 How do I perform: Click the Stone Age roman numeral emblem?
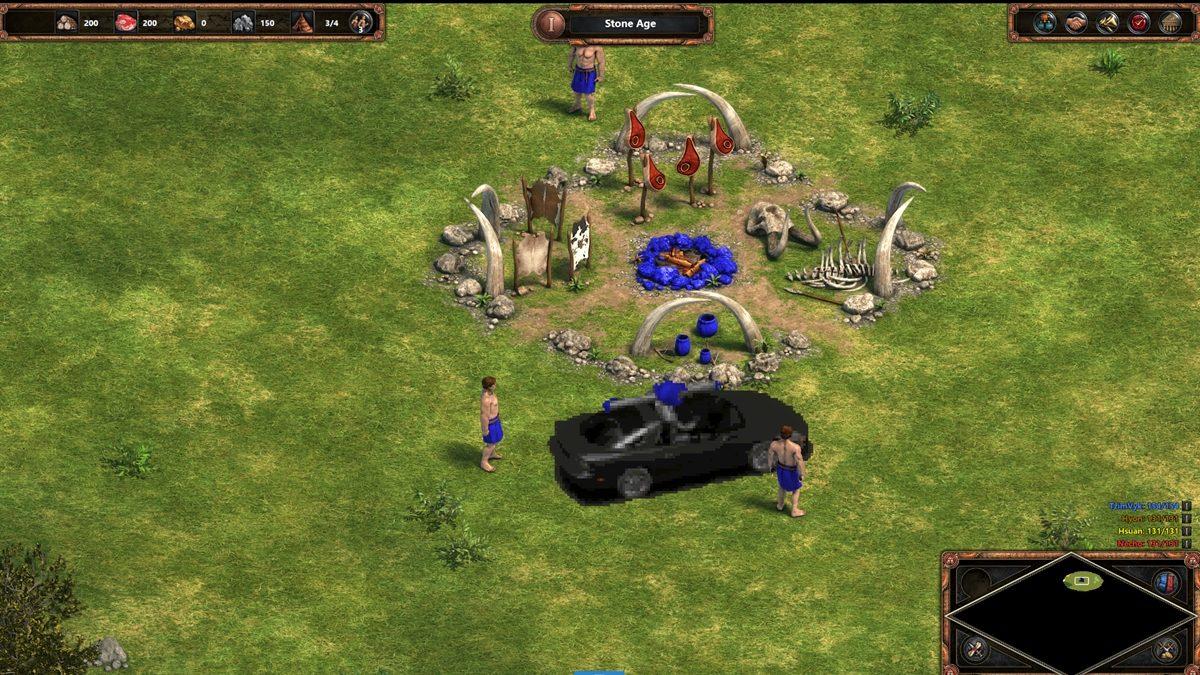coord(550,23)
